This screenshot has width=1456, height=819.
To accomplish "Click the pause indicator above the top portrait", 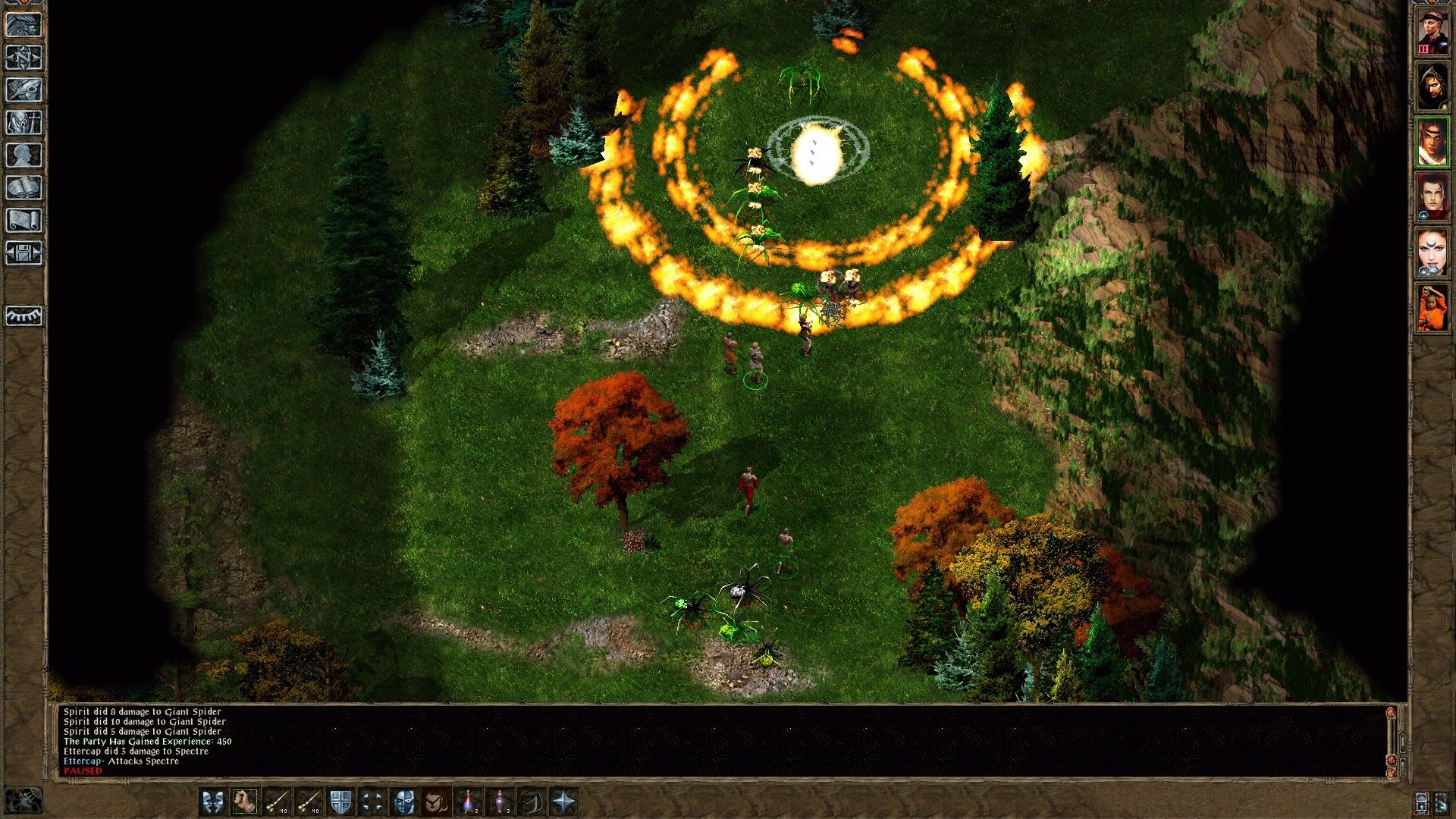I will tap(1424, 48).
